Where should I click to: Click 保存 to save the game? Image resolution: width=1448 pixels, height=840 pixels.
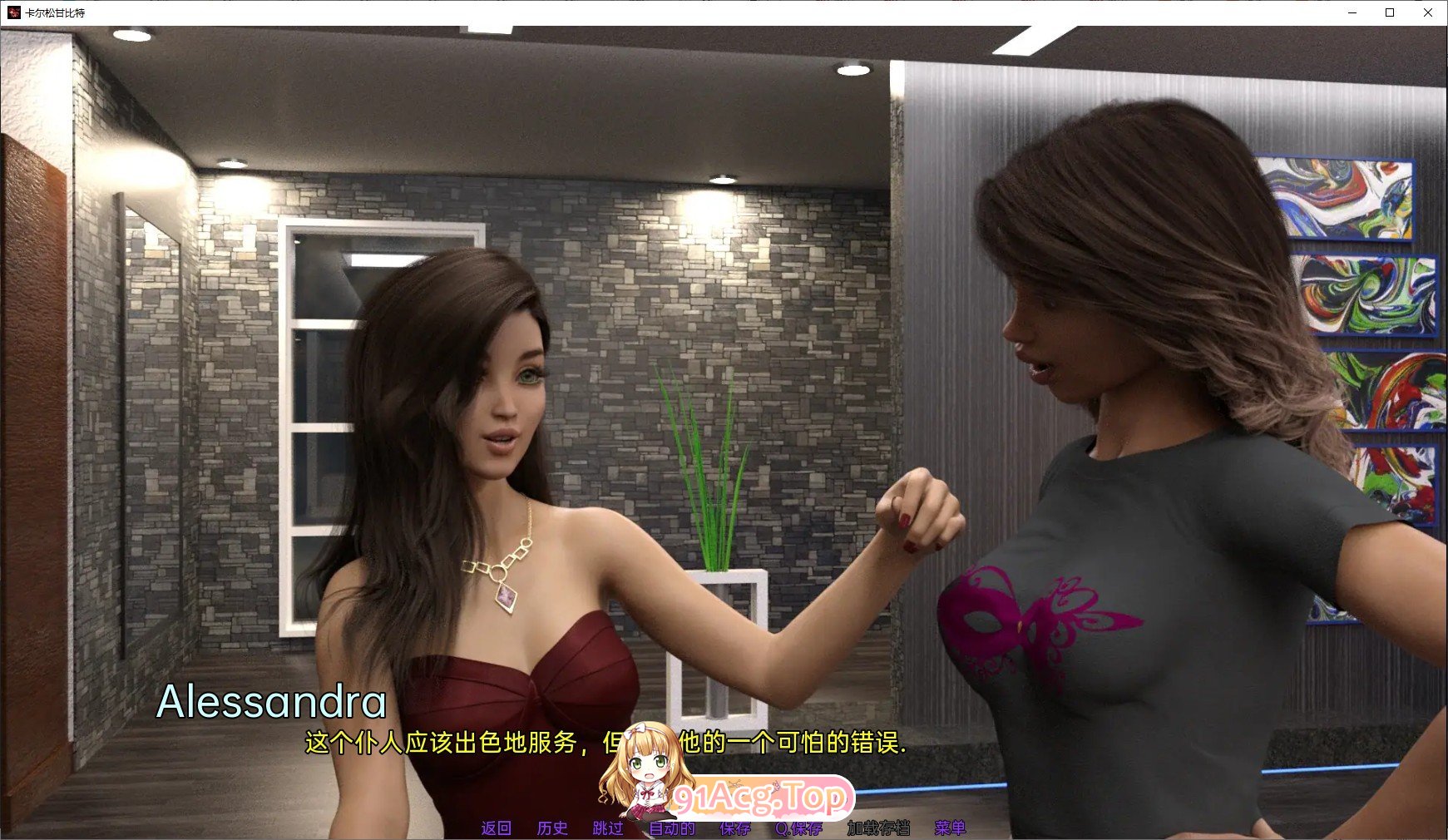(733, 828)
